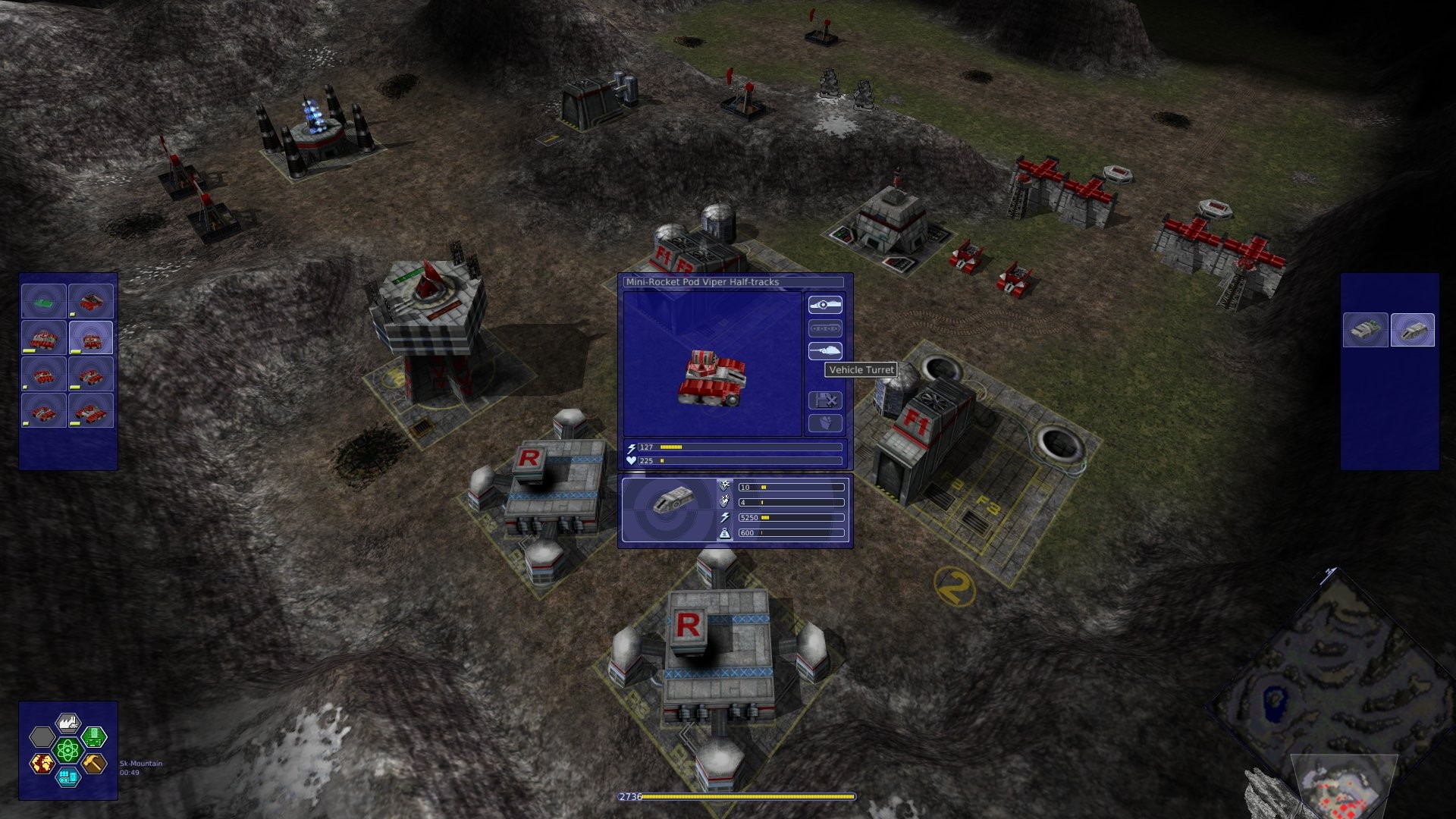Delete the current design with the disk-X button
The height and width of the screenshot is (819, 1456).
[x=825, y=400]
